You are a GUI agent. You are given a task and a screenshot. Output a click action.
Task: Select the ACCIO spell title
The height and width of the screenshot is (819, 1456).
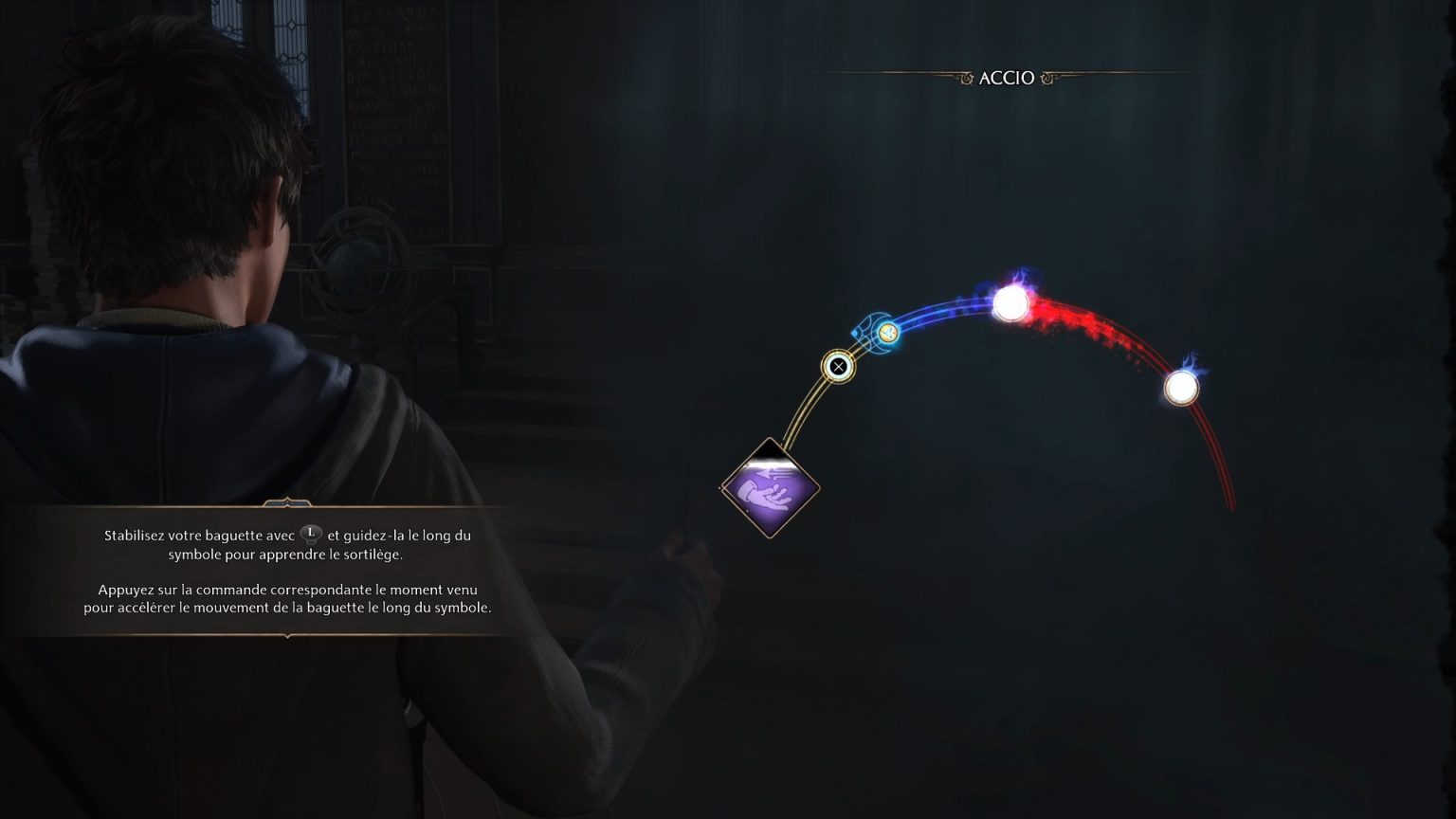[1008, 79]
